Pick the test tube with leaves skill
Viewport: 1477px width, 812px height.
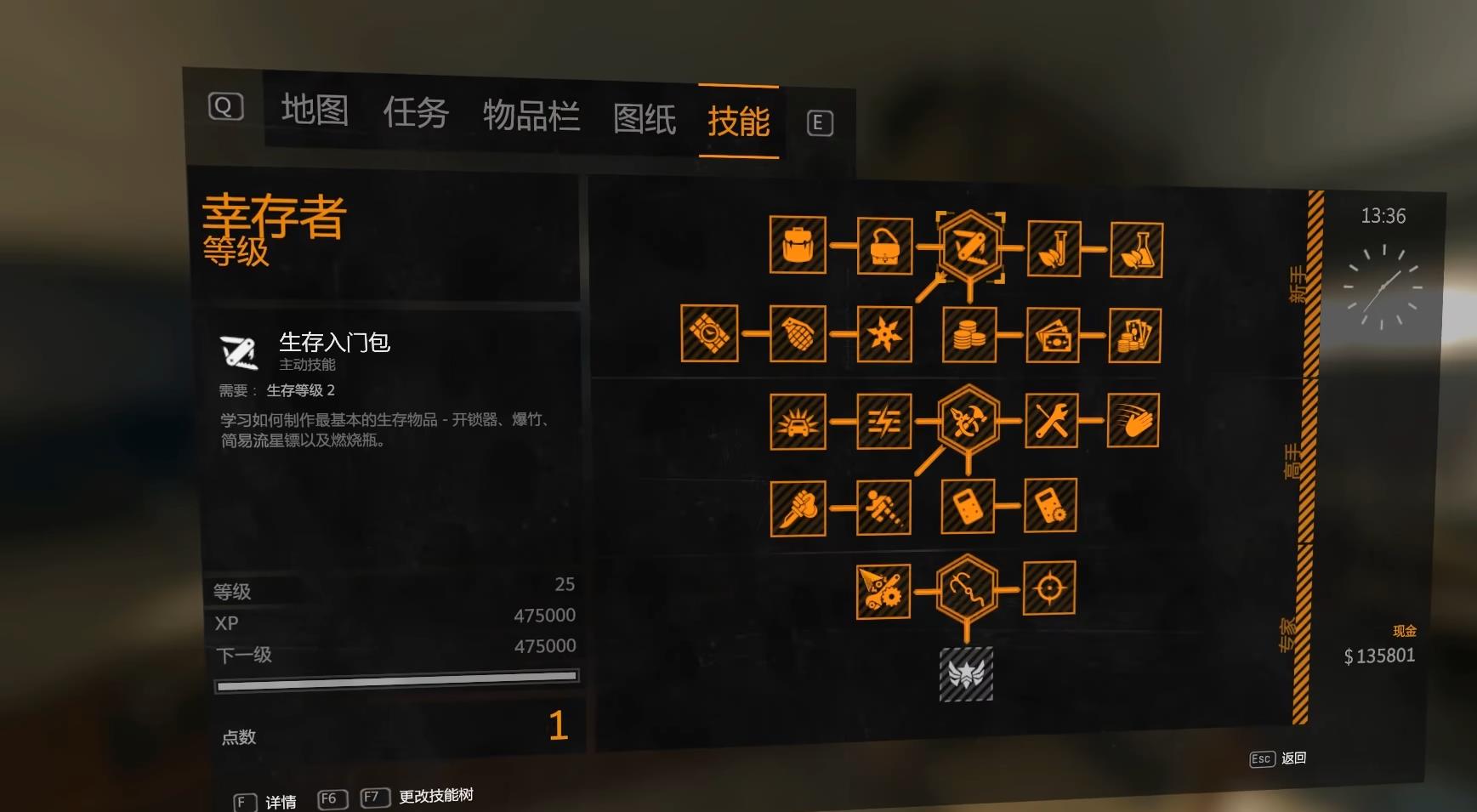tap(1054, 249)
